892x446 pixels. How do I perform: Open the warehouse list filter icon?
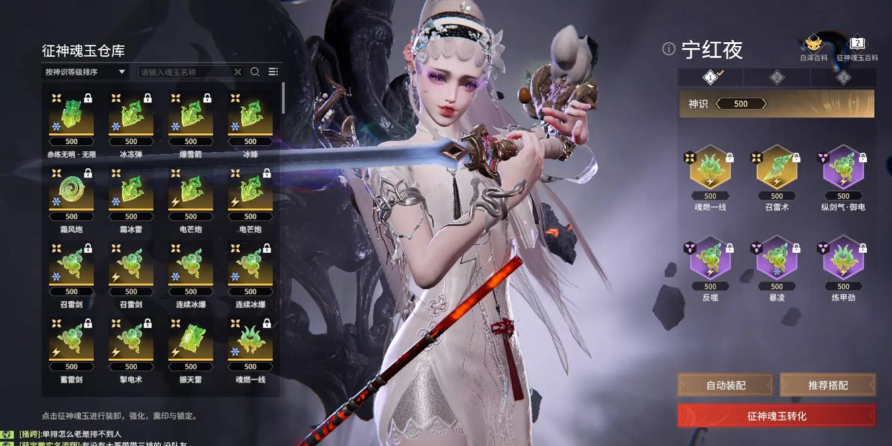click(273, 72)
